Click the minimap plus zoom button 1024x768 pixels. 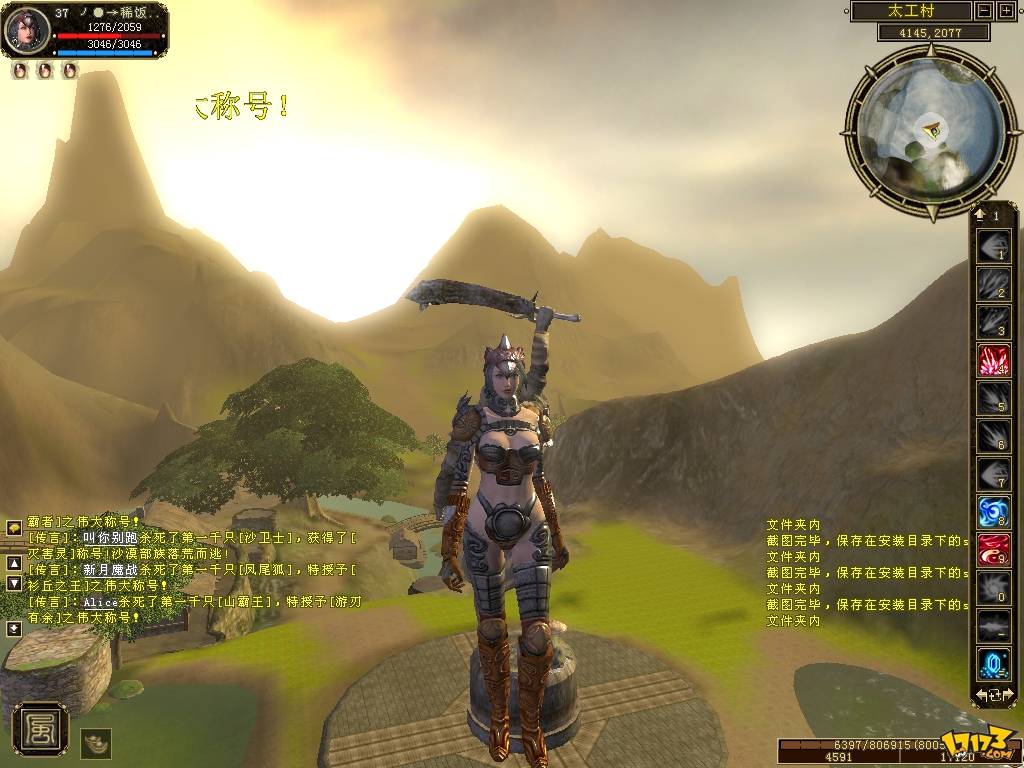1005,11
